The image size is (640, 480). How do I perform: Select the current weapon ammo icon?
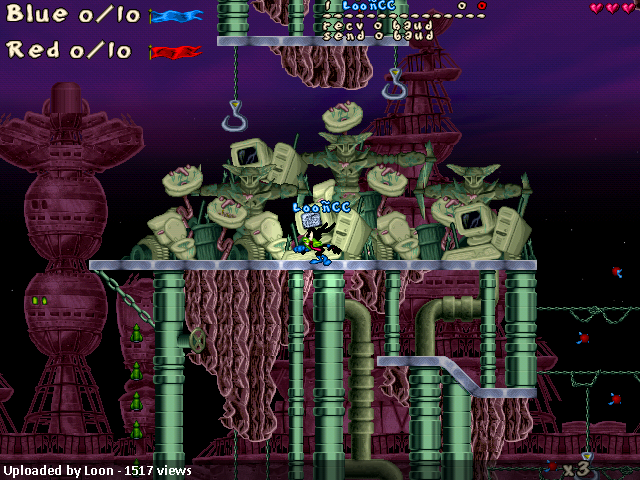click(x=551, y=466)
